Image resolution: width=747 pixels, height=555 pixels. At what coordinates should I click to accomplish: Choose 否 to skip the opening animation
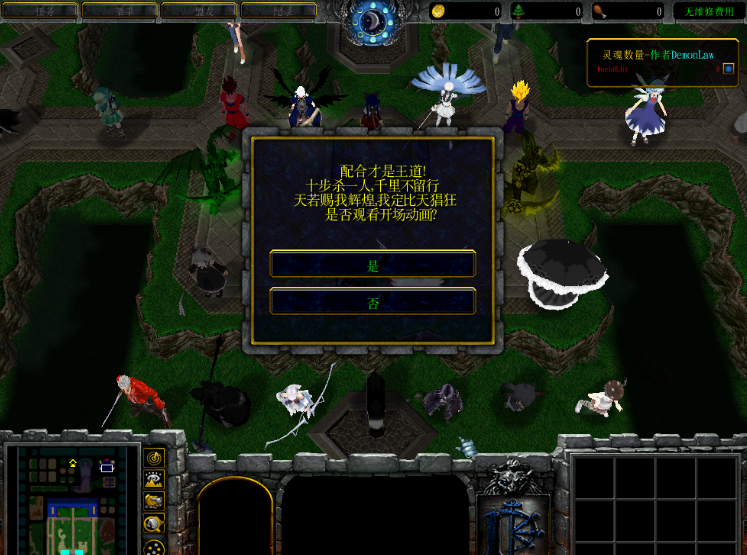(373, 302)
